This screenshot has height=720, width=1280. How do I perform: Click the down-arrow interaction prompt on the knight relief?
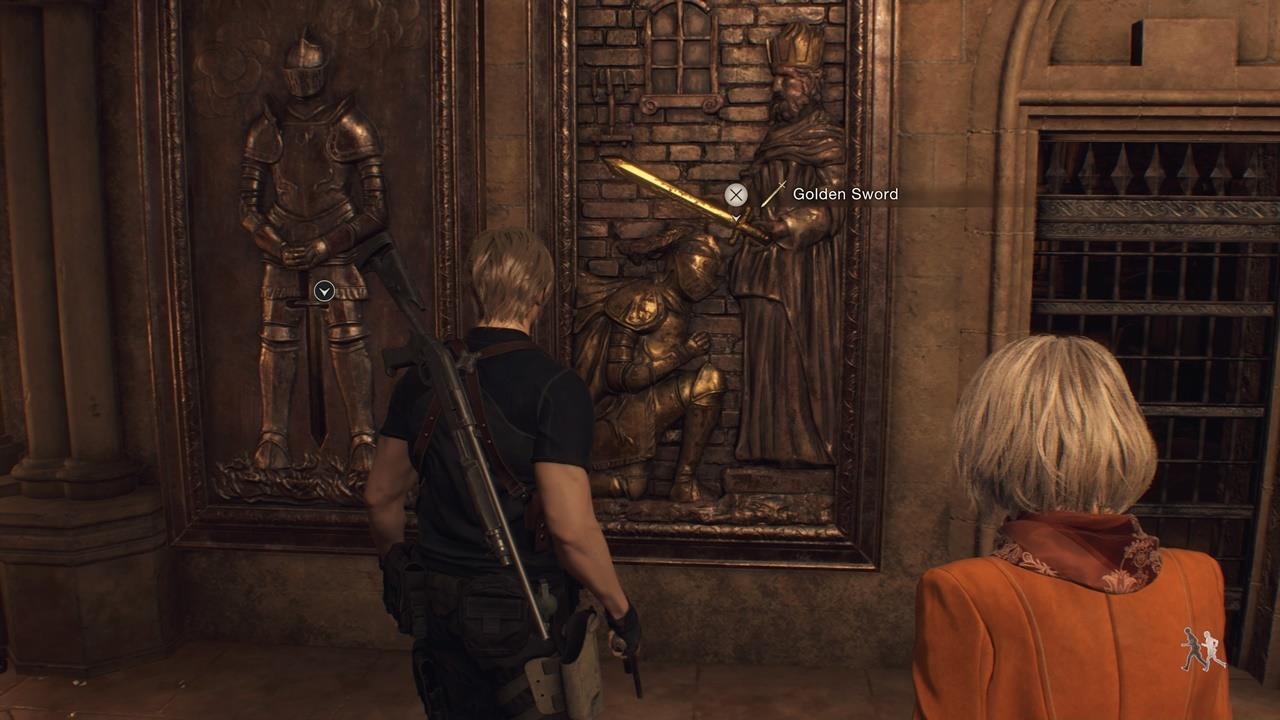tap(322, 290)
